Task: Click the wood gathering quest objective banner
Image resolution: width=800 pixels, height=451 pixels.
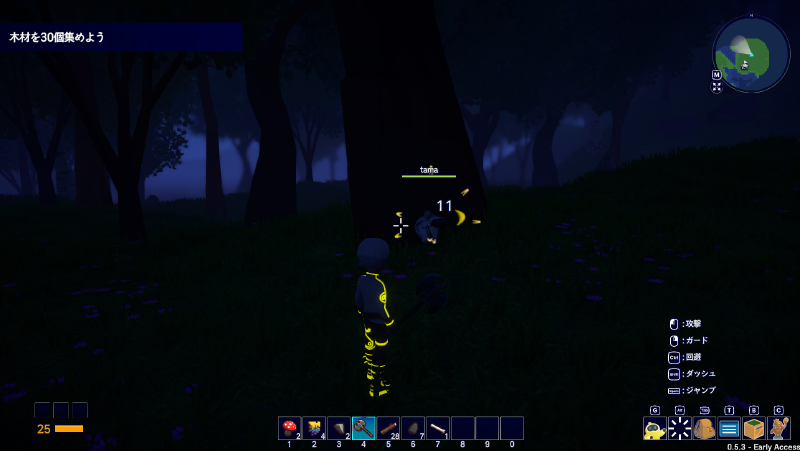Action: click(121, 37)
